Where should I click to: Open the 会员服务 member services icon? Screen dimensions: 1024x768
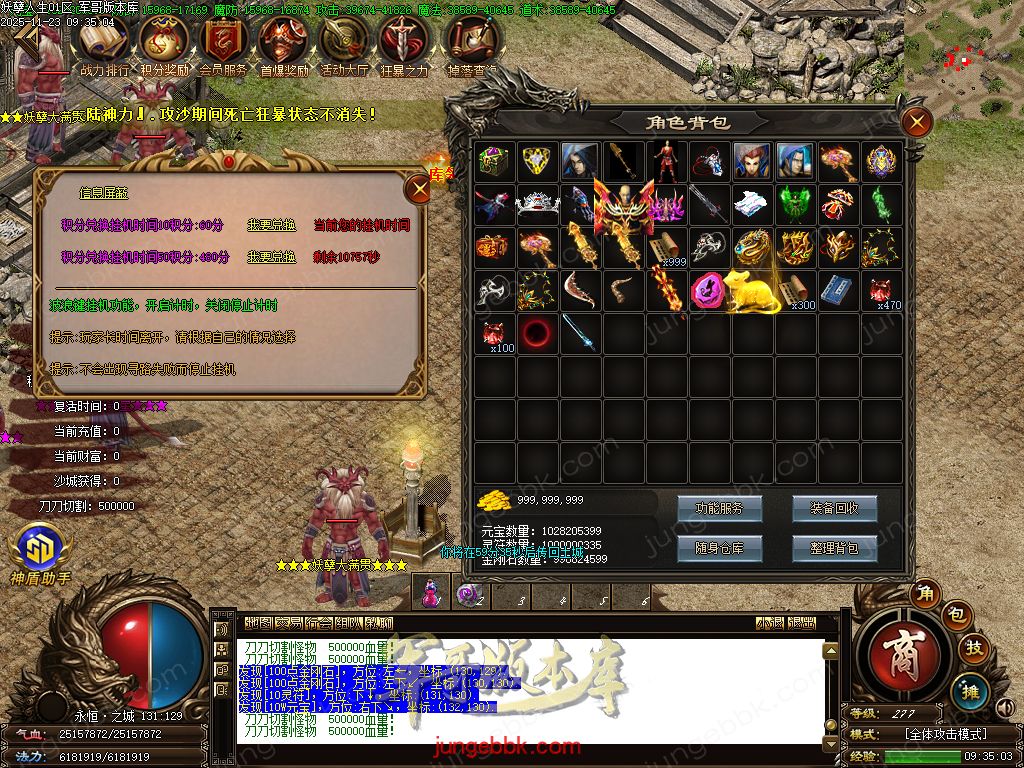tap(224, 45)
